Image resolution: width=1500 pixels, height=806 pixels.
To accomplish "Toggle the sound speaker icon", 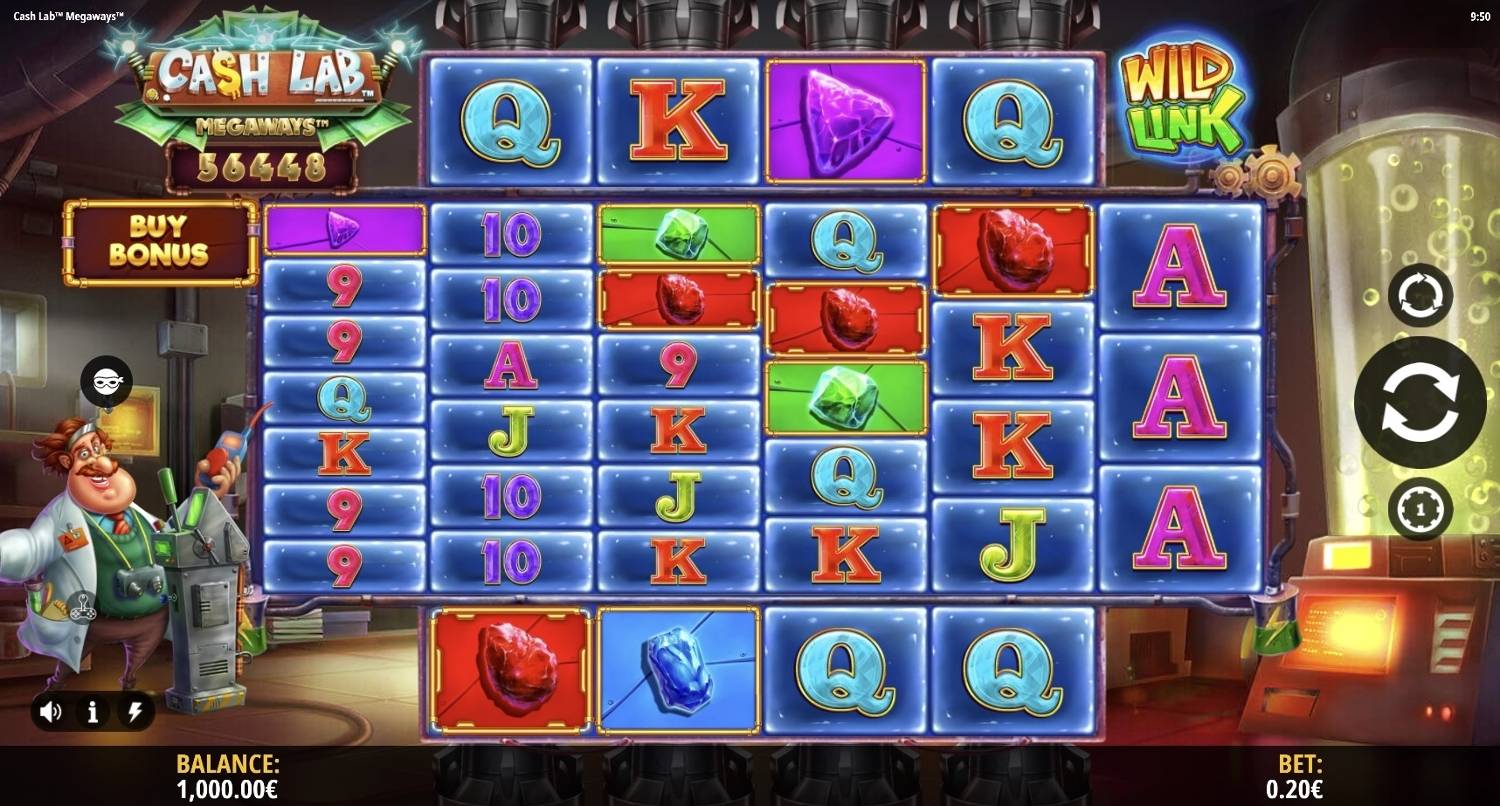I will tap(50, 712).
